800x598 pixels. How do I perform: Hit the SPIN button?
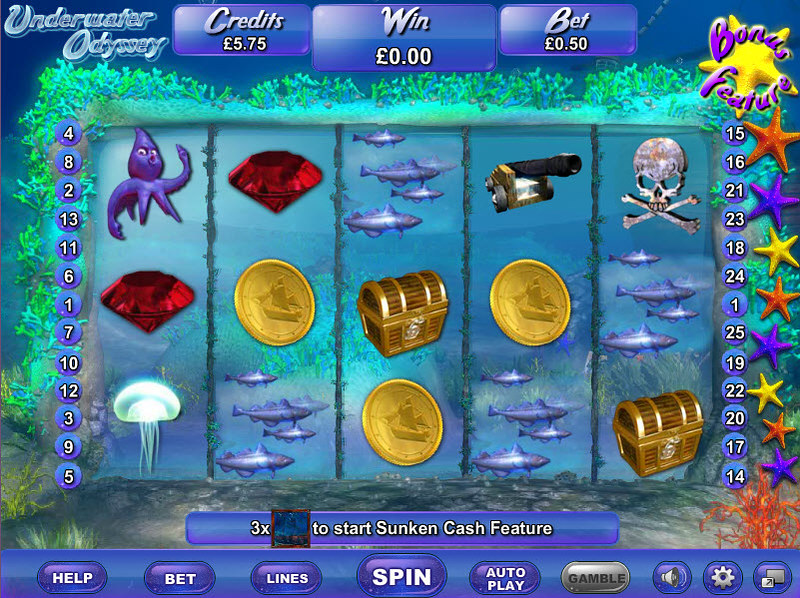pos(401,577)
